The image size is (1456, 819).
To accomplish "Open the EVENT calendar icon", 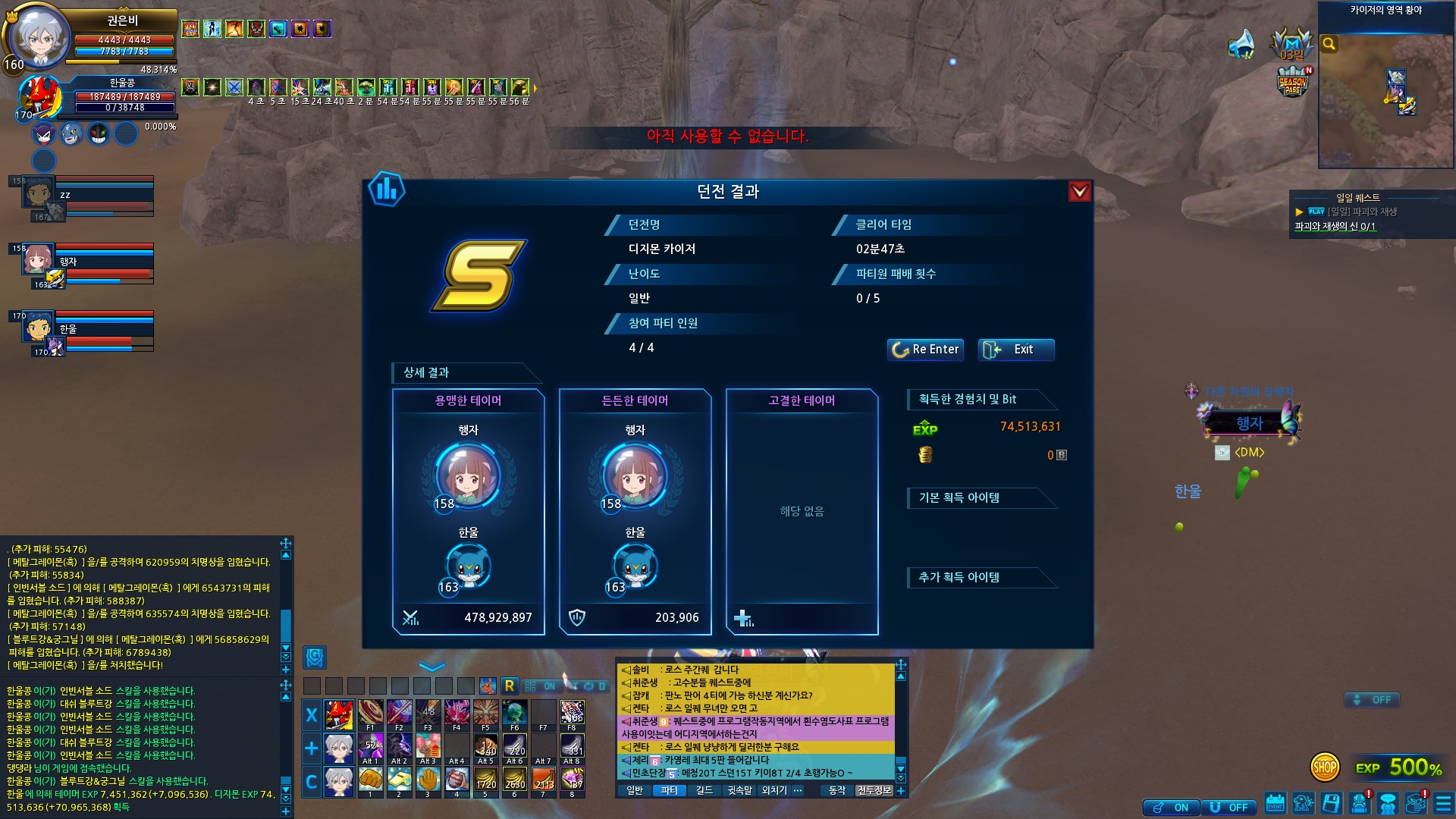I will click(1276, 803).
